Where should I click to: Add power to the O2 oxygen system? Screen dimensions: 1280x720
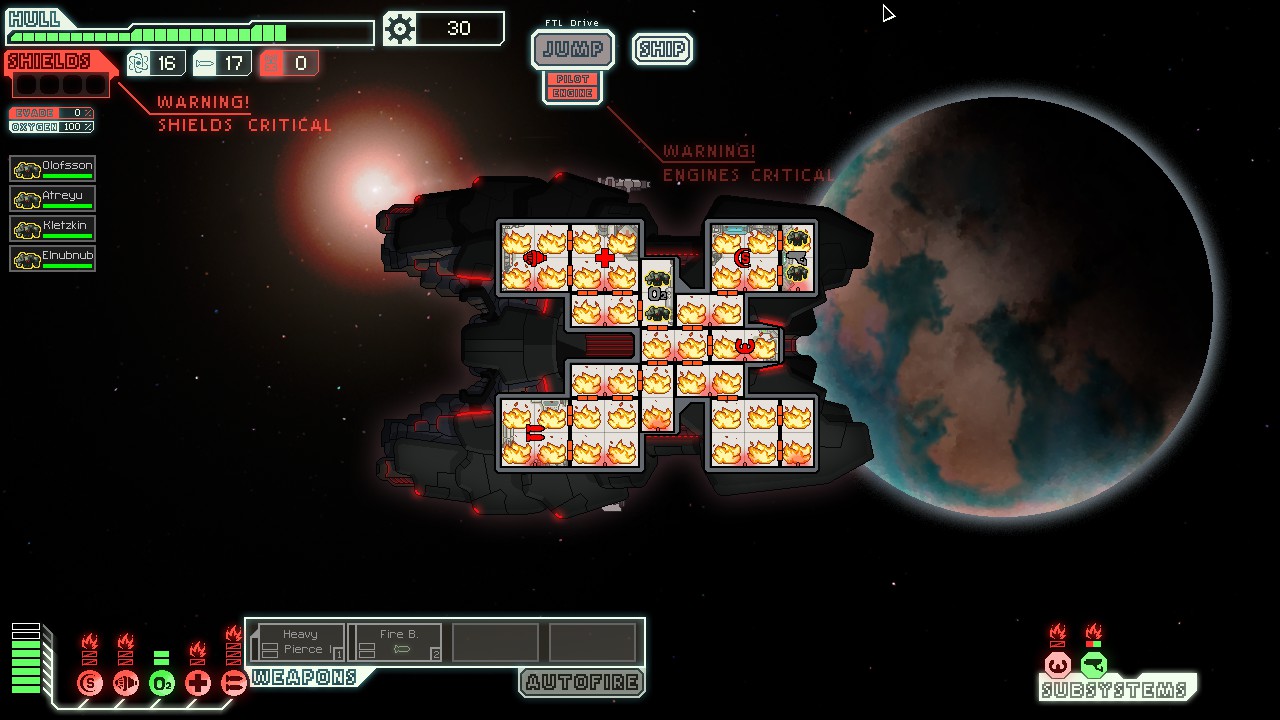coord(162,684)
